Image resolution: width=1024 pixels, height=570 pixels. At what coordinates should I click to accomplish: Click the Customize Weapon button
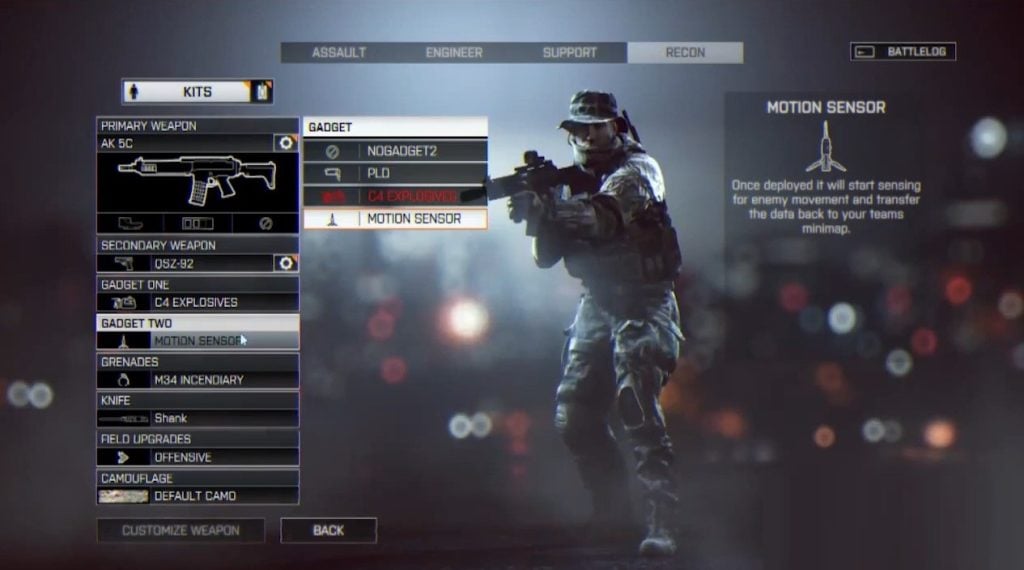(x=180, y=530)
